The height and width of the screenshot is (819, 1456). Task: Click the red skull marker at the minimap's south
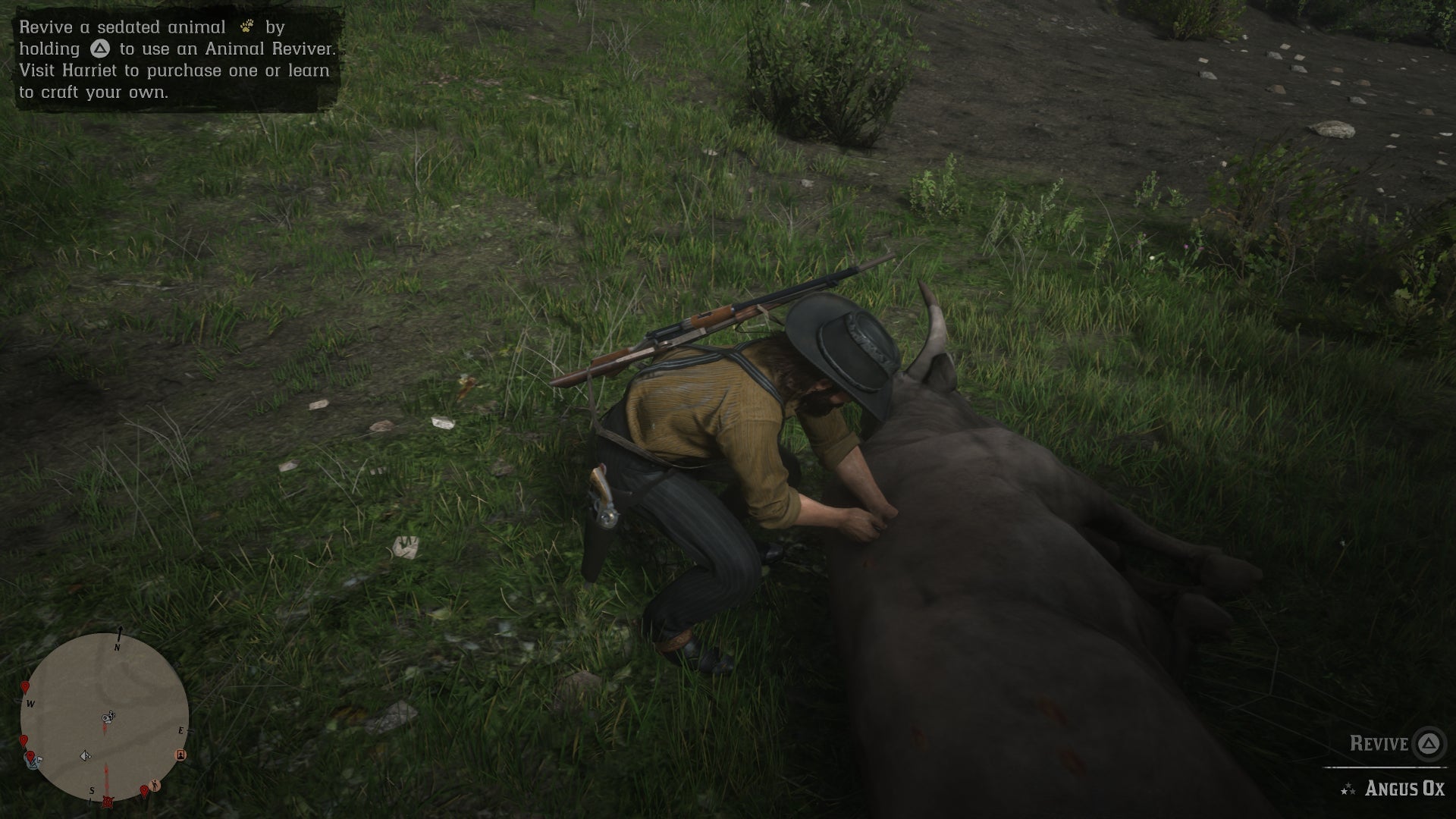tap(108, 802)
